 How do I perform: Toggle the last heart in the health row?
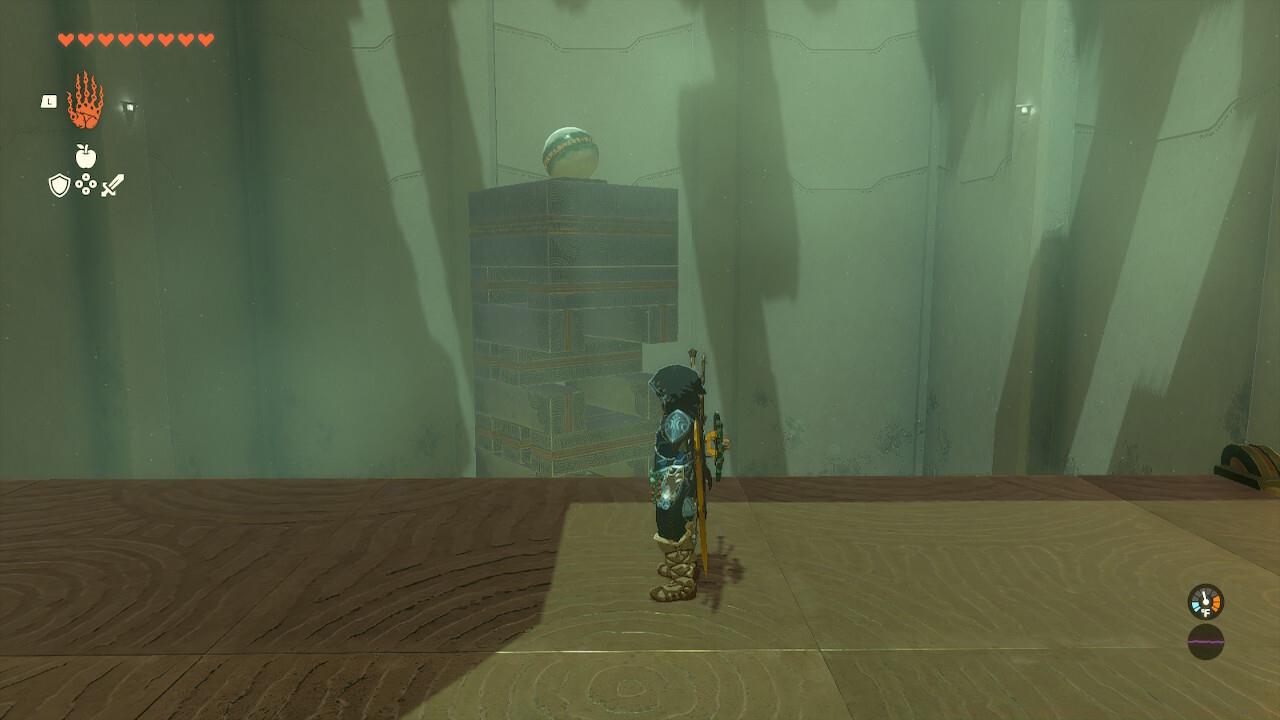(x=208, y=40)
